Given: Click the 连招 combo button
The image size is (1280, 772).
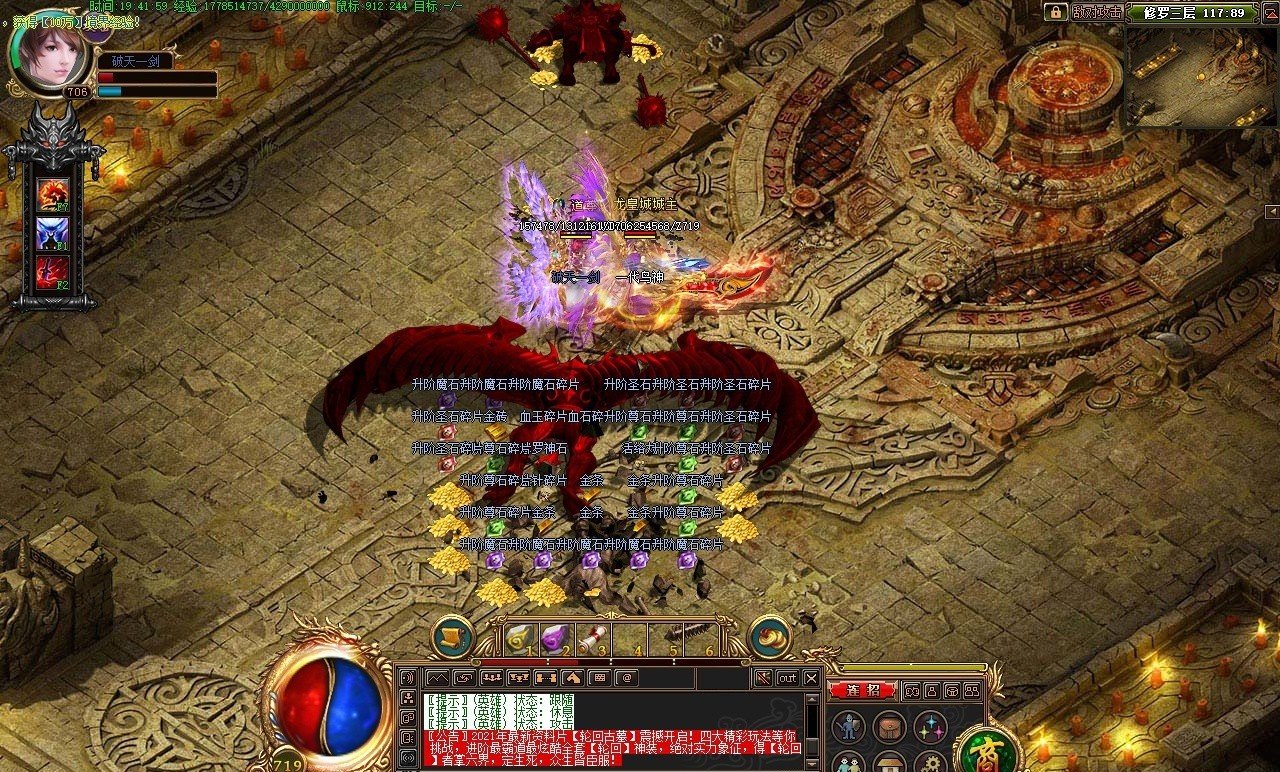Looking at the screenshot, I should (x=862, y=690).
